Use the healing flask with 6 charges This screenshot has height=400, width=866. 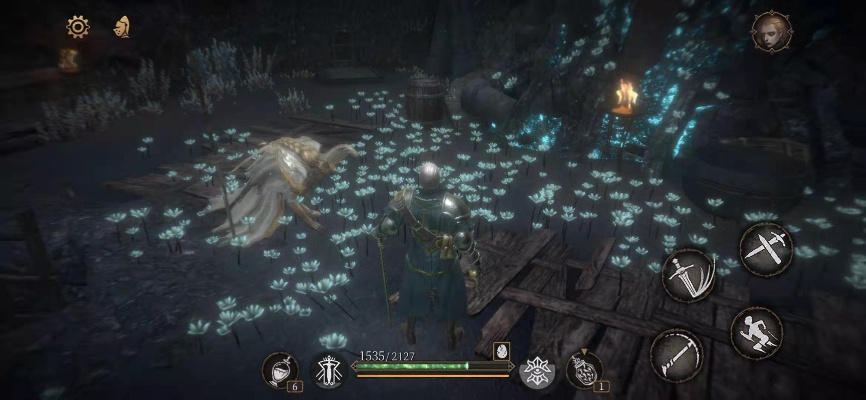coord(279,370)
